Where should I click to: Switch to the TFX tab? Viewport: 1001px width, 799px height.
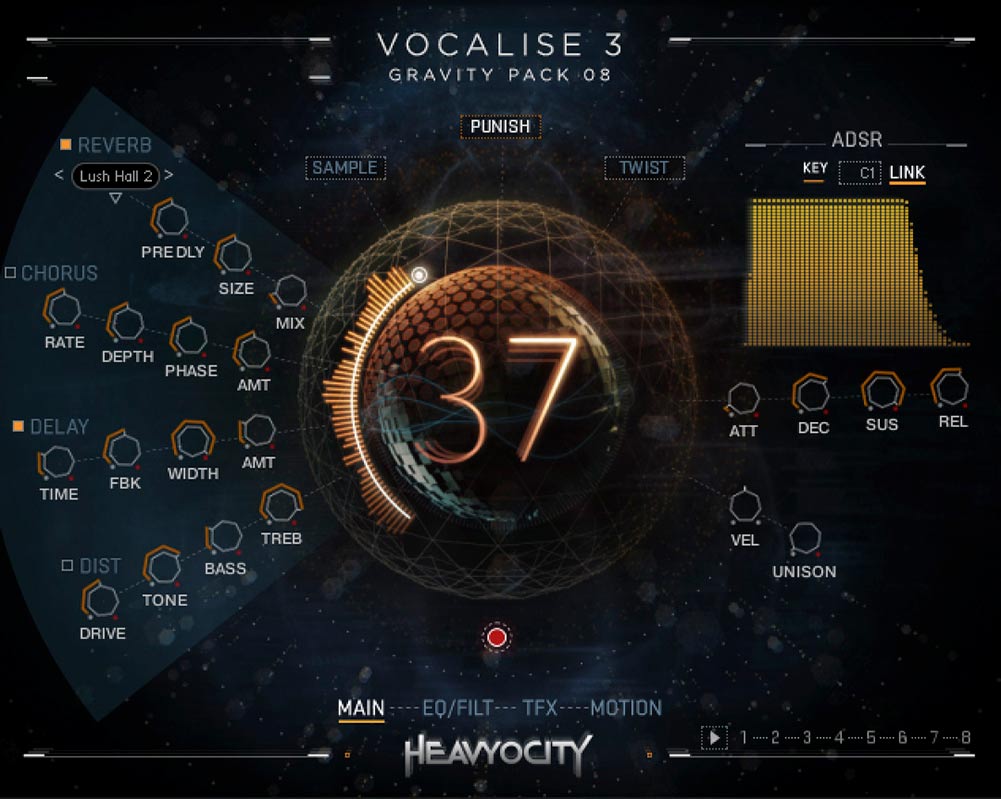pos(539,709)
